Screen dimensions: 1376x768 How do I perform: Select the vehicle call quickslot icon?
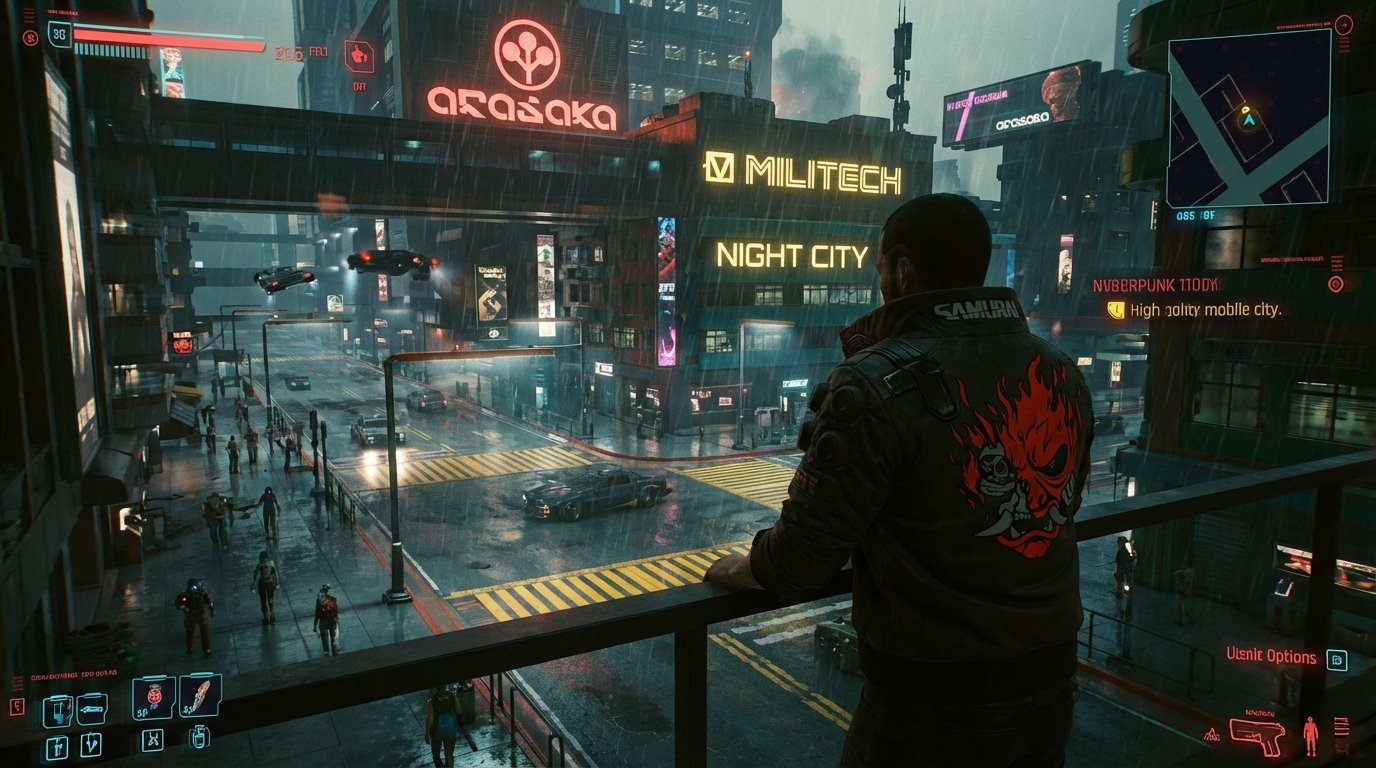click(x=92, y=710)
